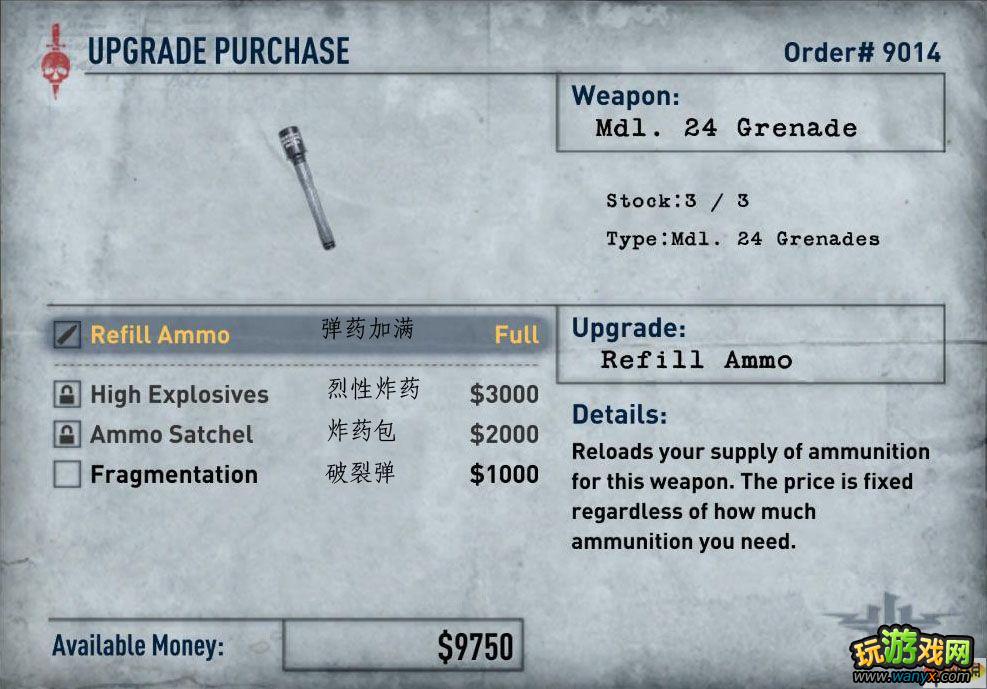Screen dimensions: 987x689
Task: Click the High Explosives padlock icon
Action: point(67,395)
